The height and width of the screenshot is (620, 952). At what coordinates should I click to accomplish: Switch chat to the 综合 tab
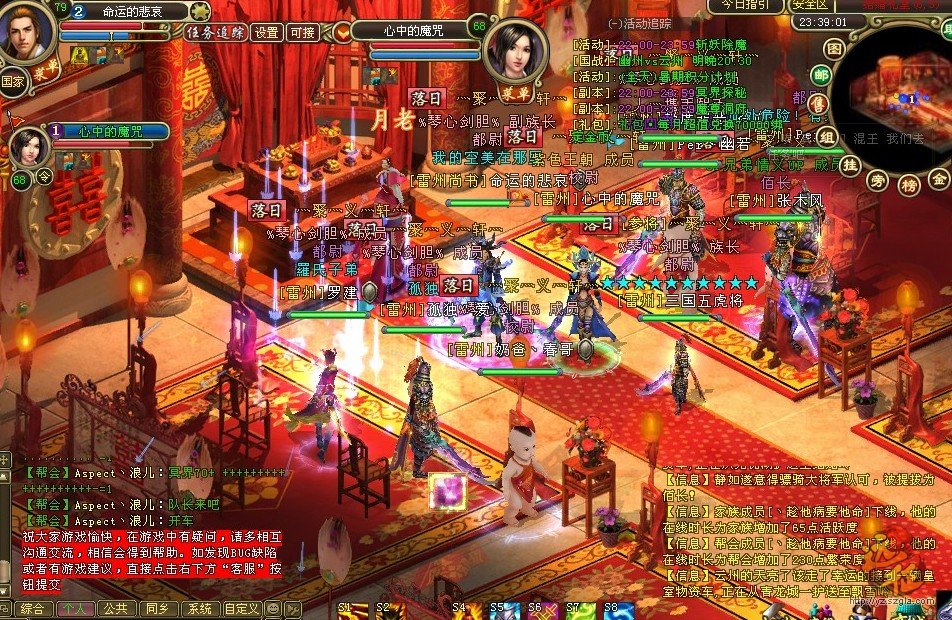[31, 608]
